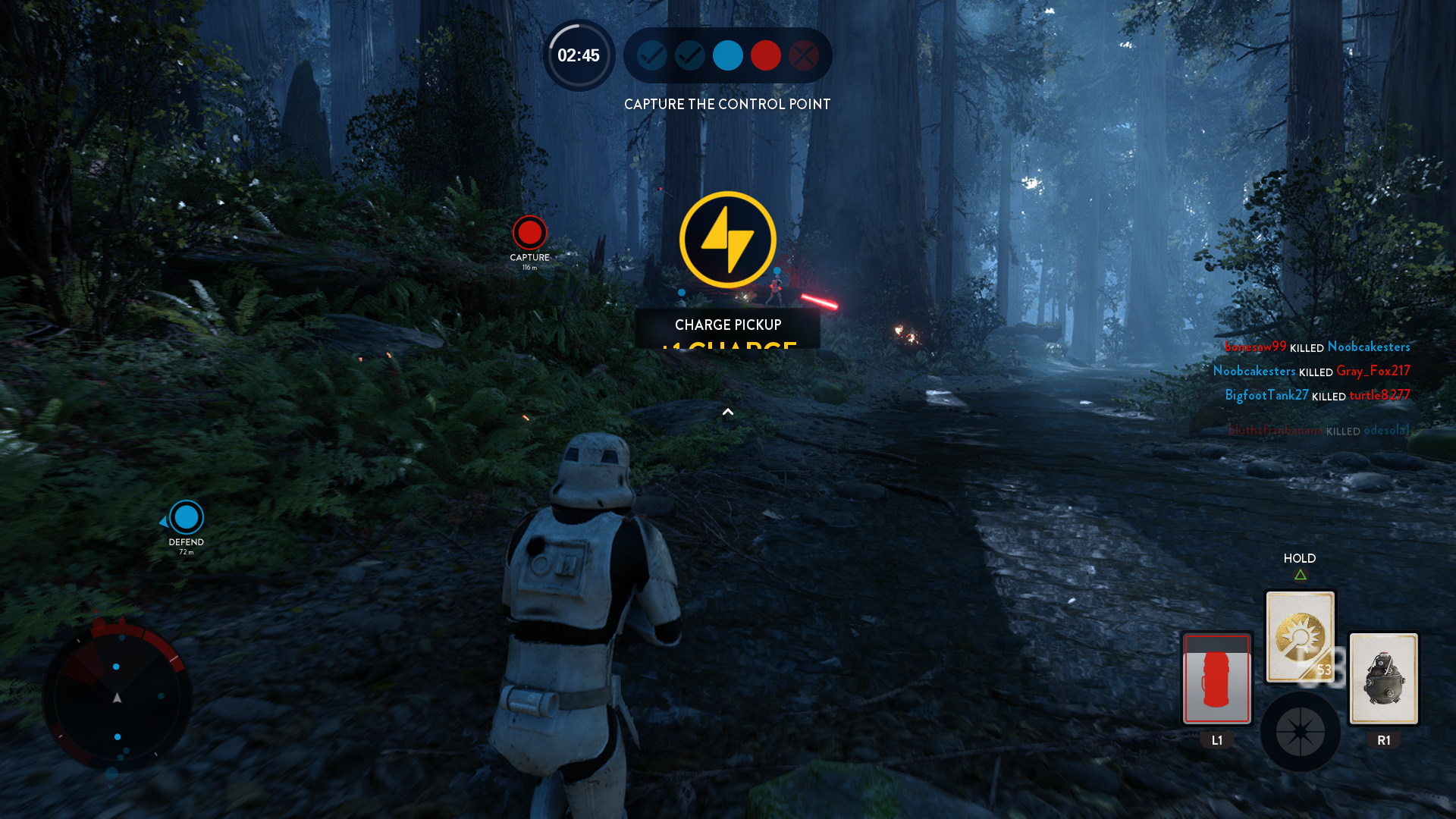
Task: Open the L1 red canister power-up card
Action: click(x=1216, y=679)
